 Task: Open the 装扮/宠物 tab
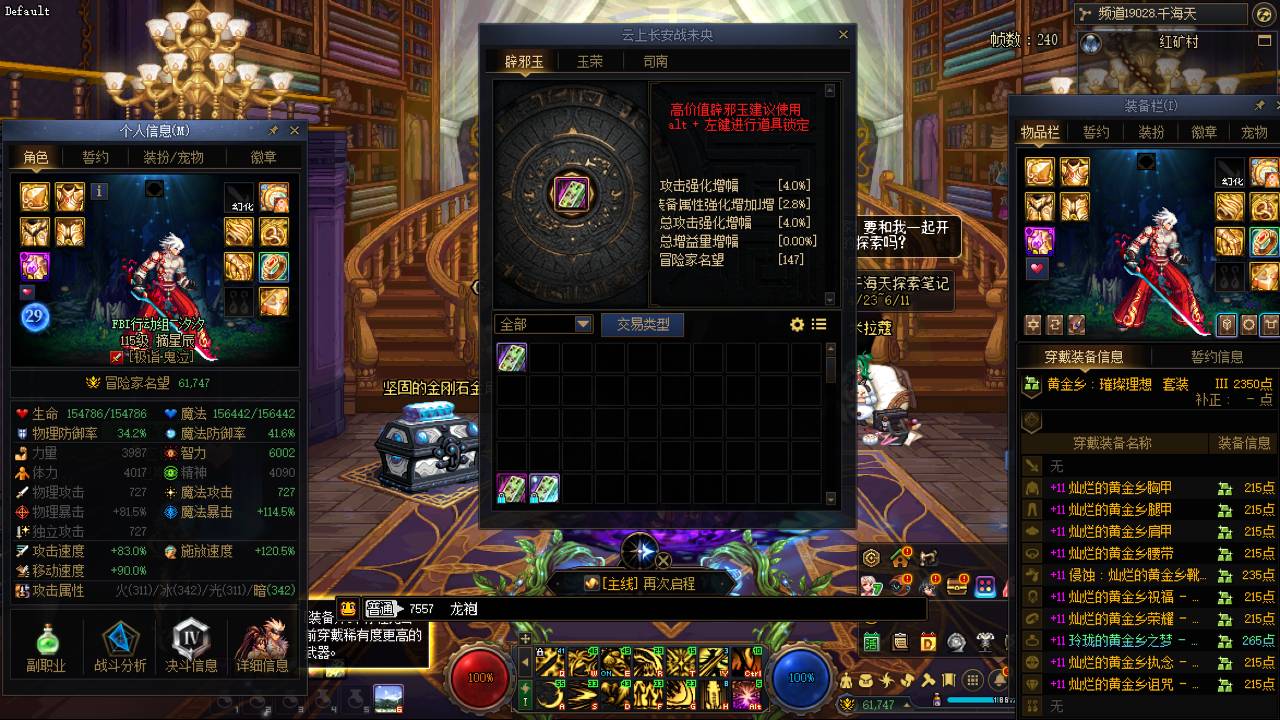tap(173, 157)
